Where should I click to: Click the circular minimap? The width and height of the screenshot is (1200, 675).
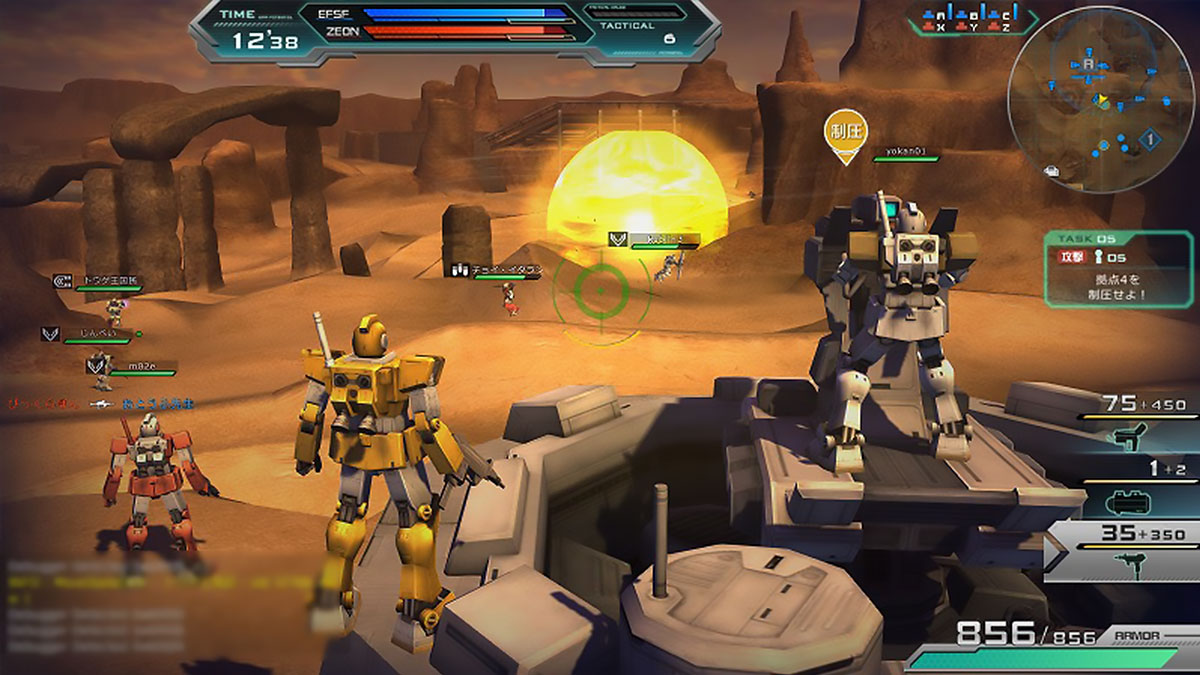[1101, 98]
